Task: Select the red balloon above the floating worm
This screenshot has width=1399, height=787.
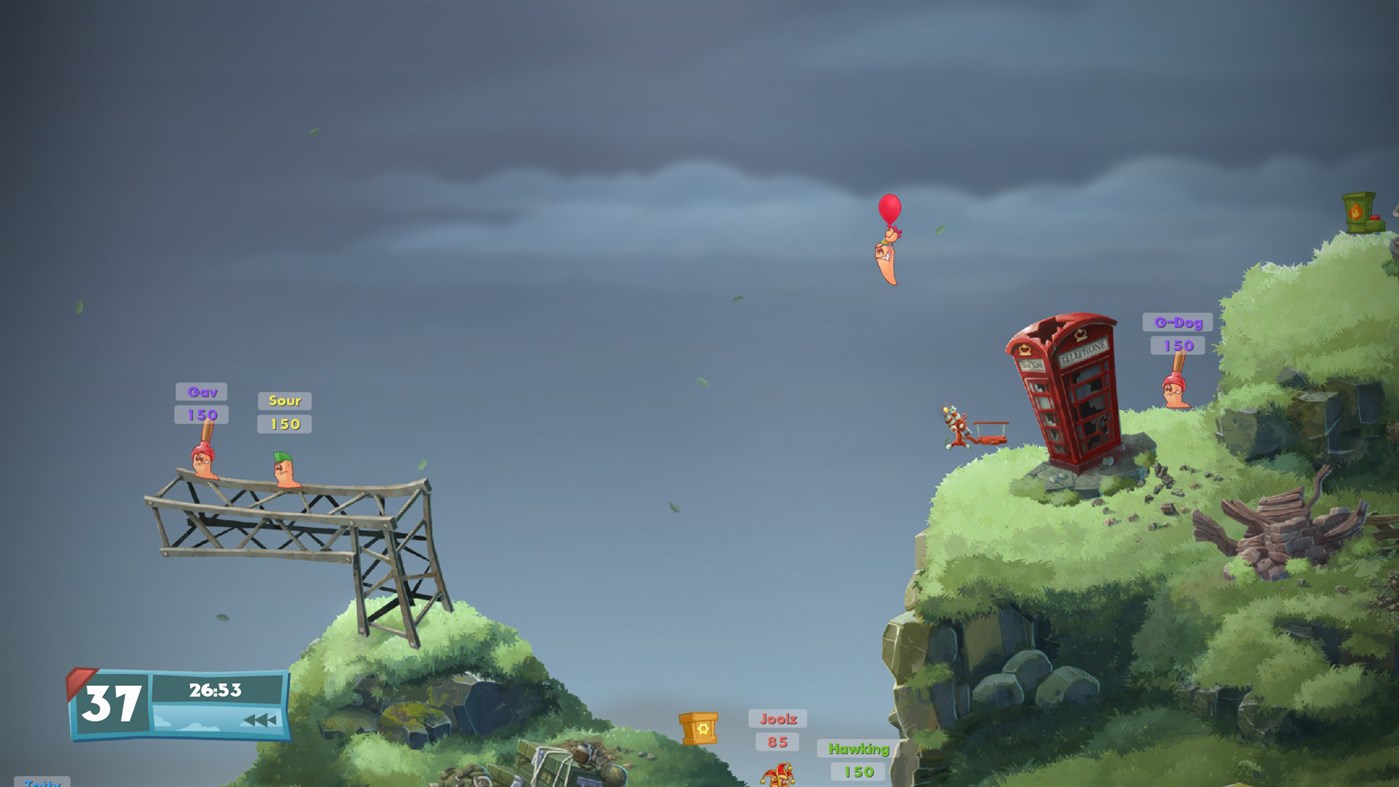Action: pos(888,207)
